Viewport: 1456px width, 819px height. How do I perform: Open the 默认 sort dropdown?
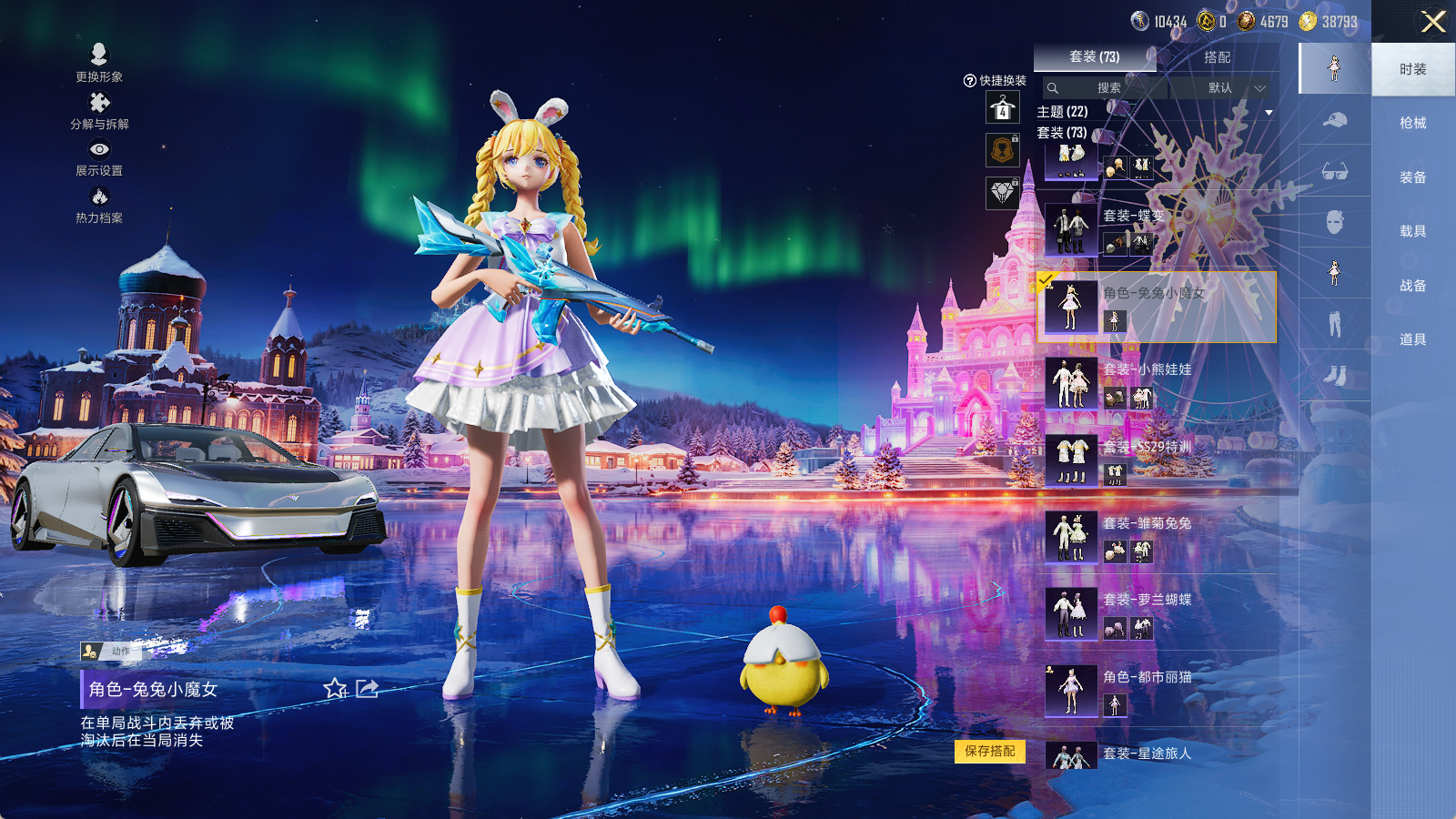[x=1235, y=87]
